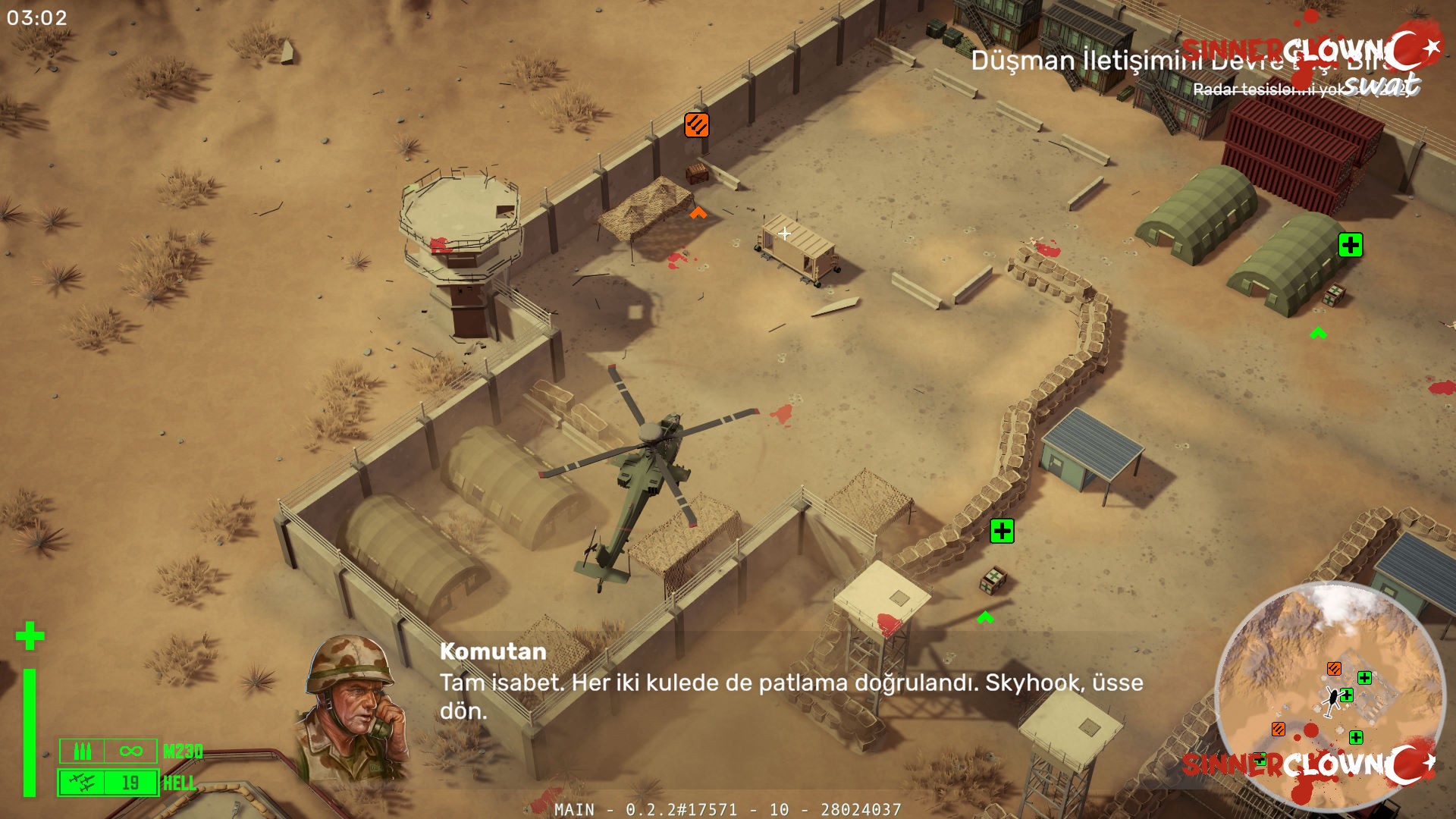Click the green health cross icon
This screenshot has width=1456, height=819.
30,635
